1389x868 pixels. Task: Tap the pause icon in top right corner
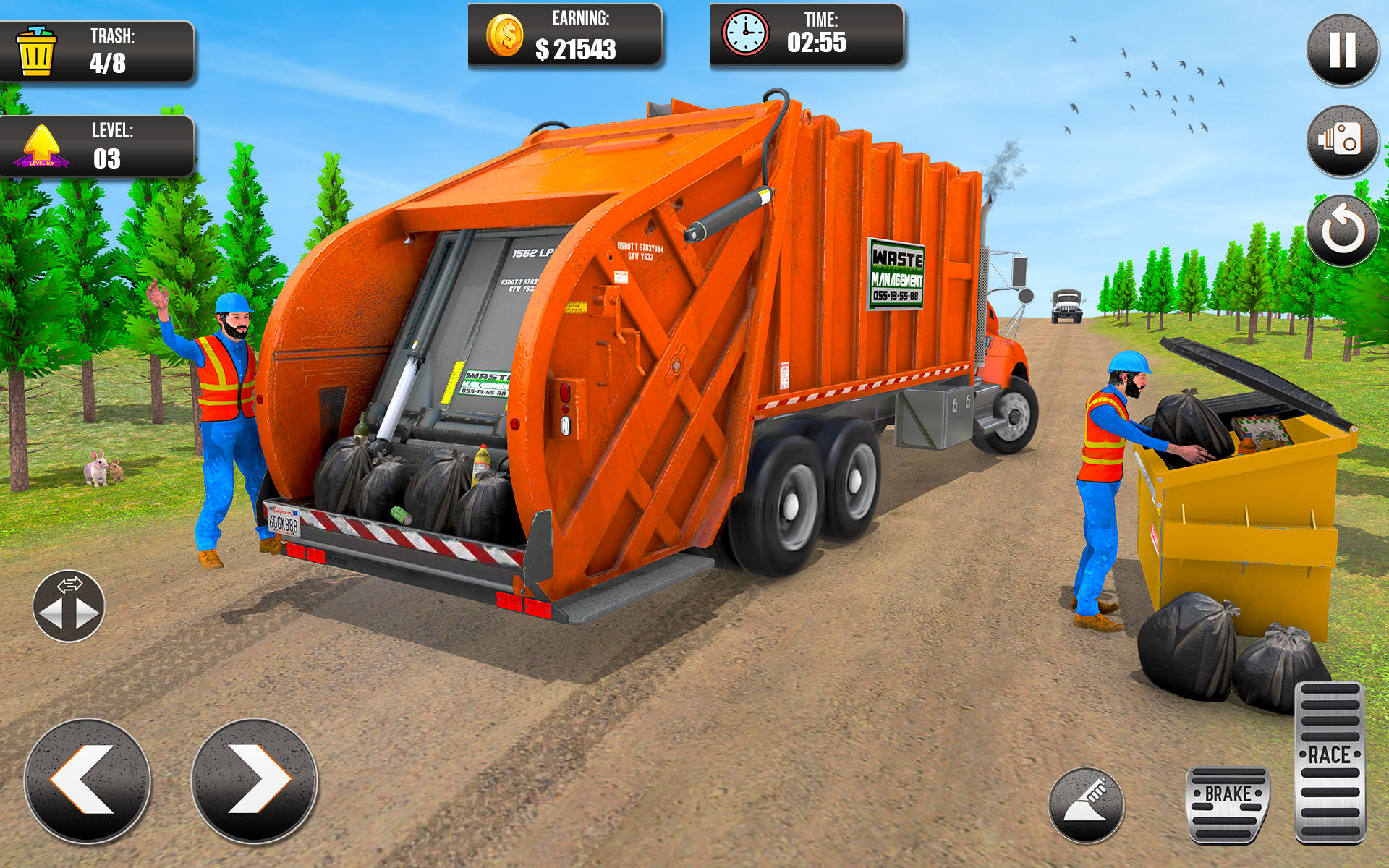coord(1342,51)
